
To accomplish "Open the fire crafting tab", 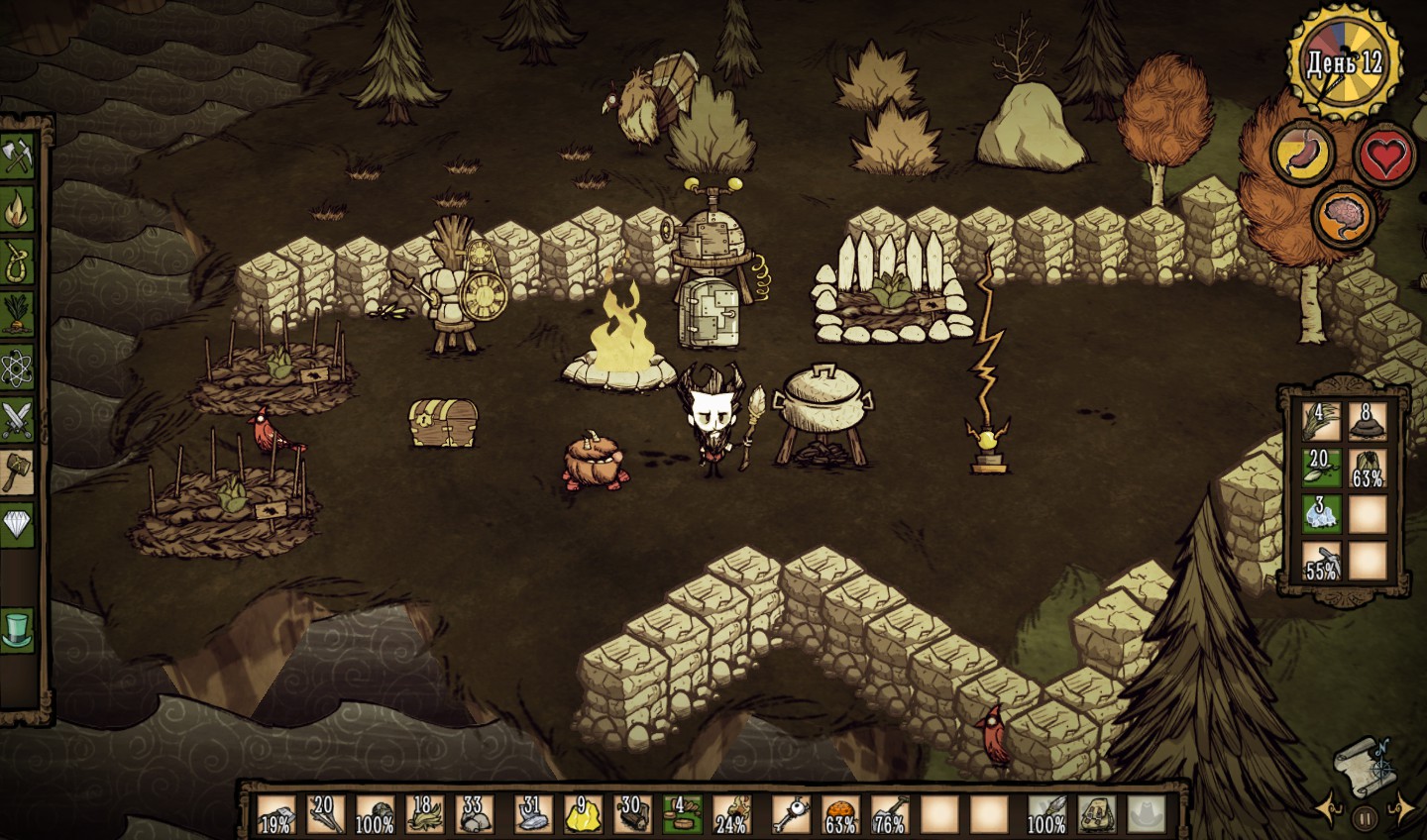I will (19, 210).
